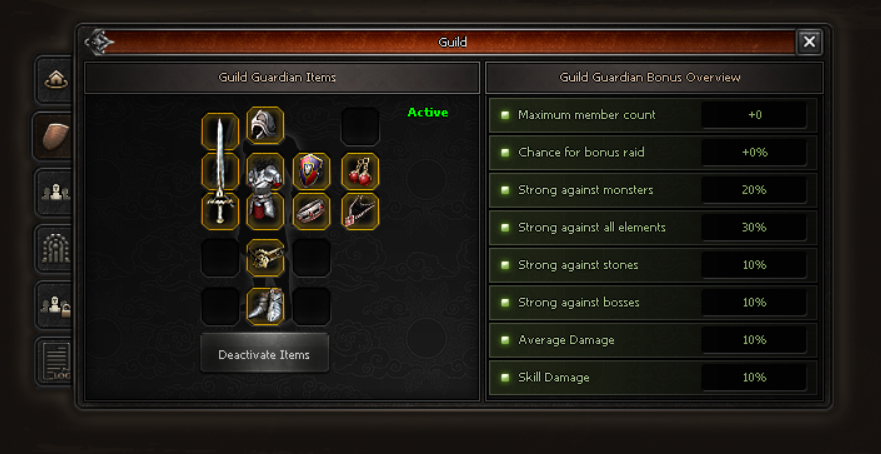Switch to the guild members tab

(55, 191)
